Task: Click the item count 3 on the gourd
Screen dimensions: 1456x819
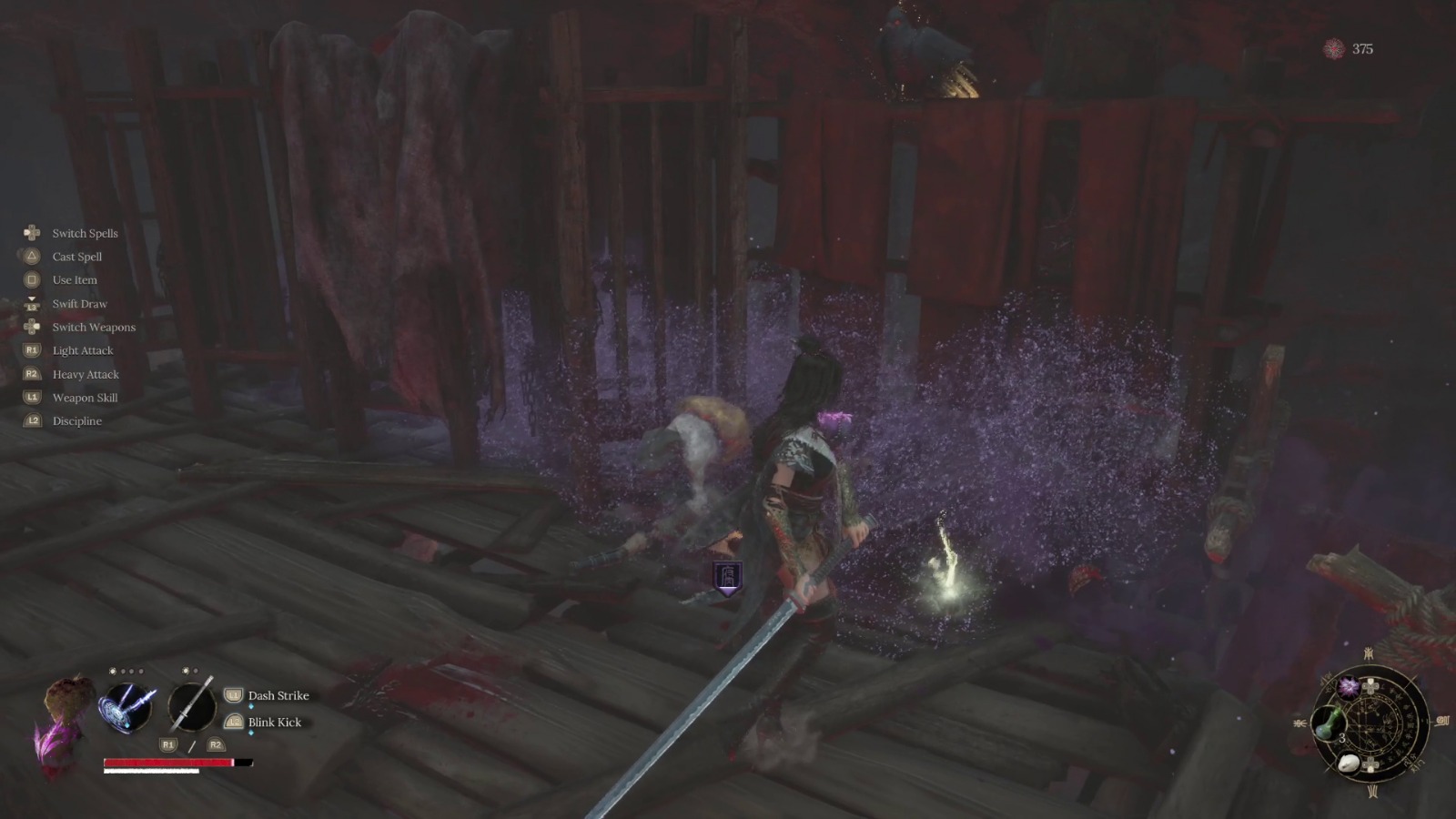Action: tap(1342, 739)
